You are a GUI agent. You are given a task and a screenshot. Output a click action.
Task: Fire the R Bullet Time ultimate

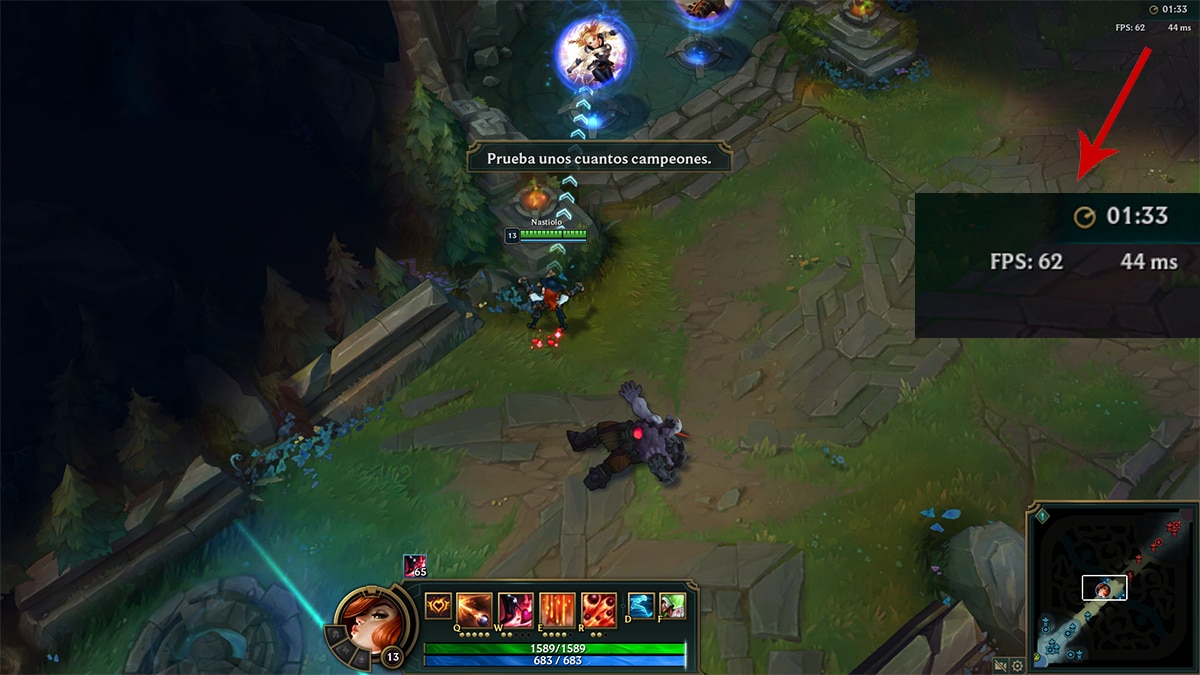click(599, 607)
